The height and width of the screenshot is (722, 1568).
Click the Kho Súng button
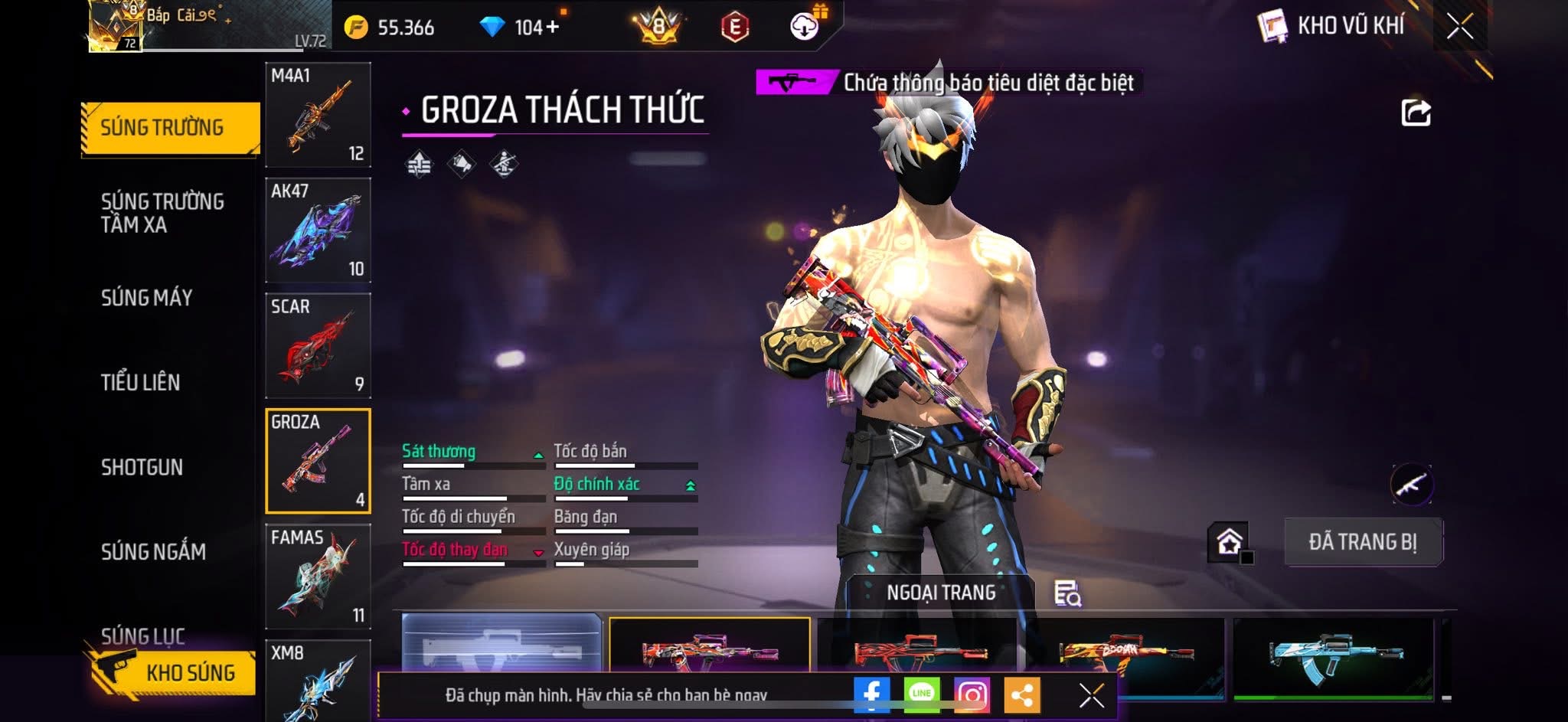point(173,672)
